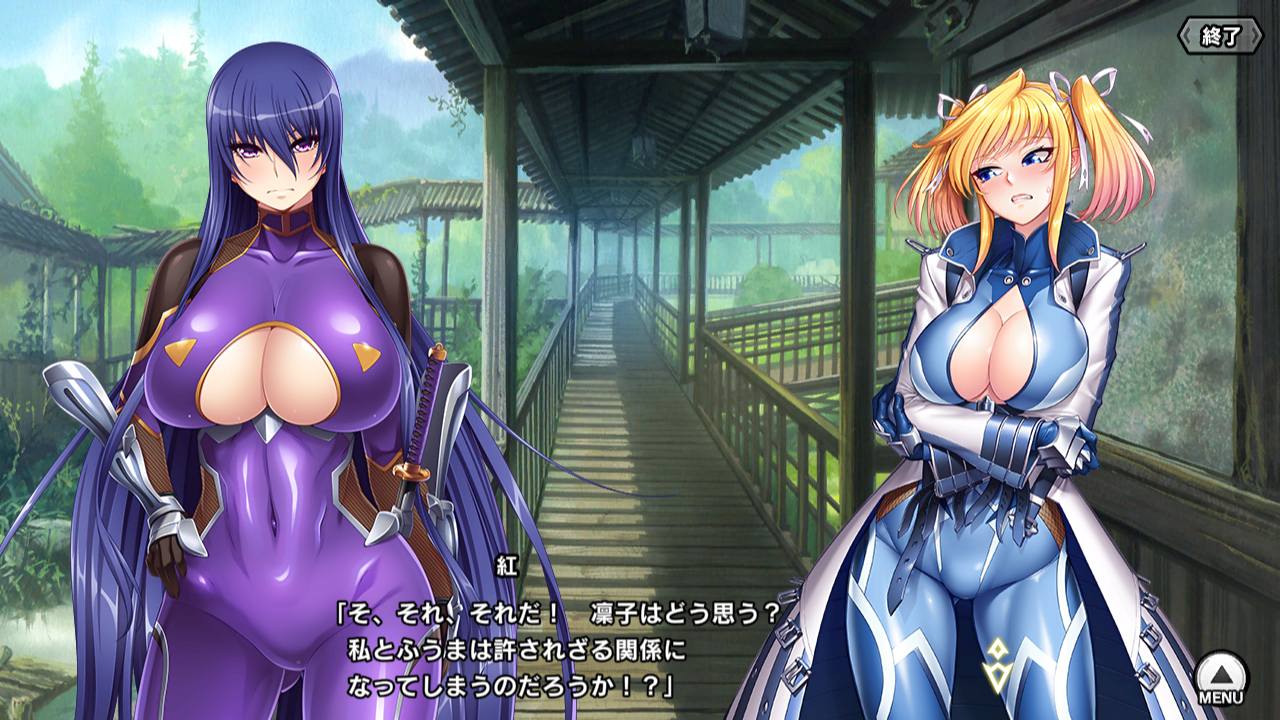Click the 終了 end button
Viewport: 1280px width, 720px height.
click(x=1220, y=37)
